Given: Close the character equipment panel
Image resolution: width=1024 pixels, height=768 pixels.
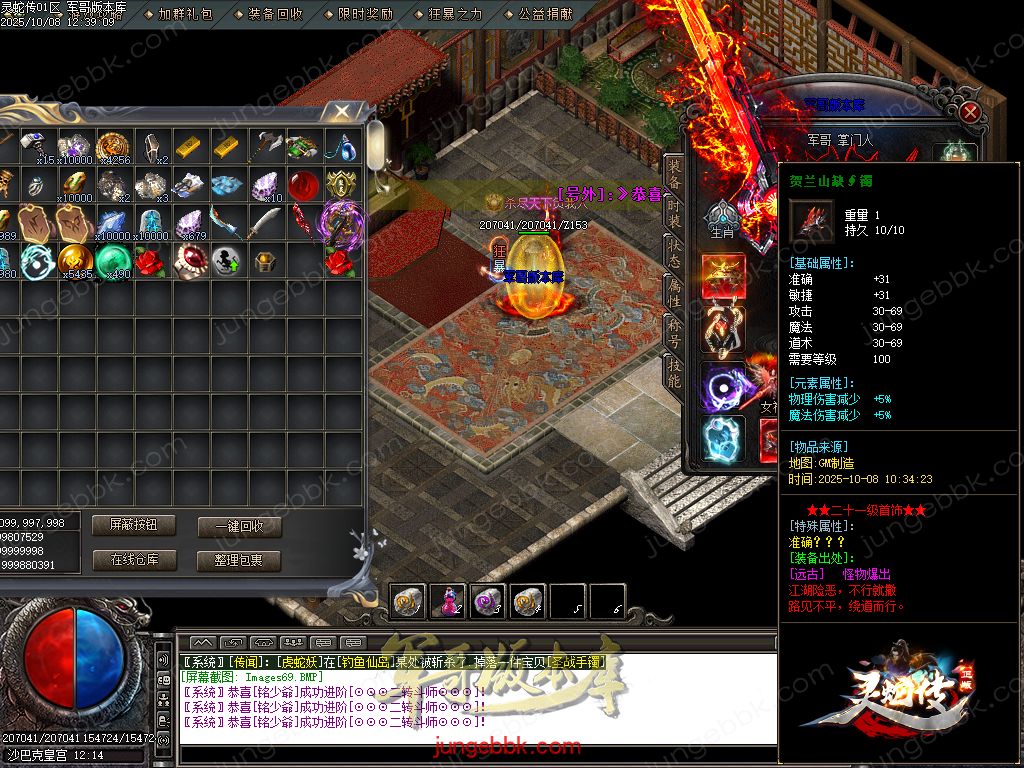Looking at the screenshot, I should point(969,112).
